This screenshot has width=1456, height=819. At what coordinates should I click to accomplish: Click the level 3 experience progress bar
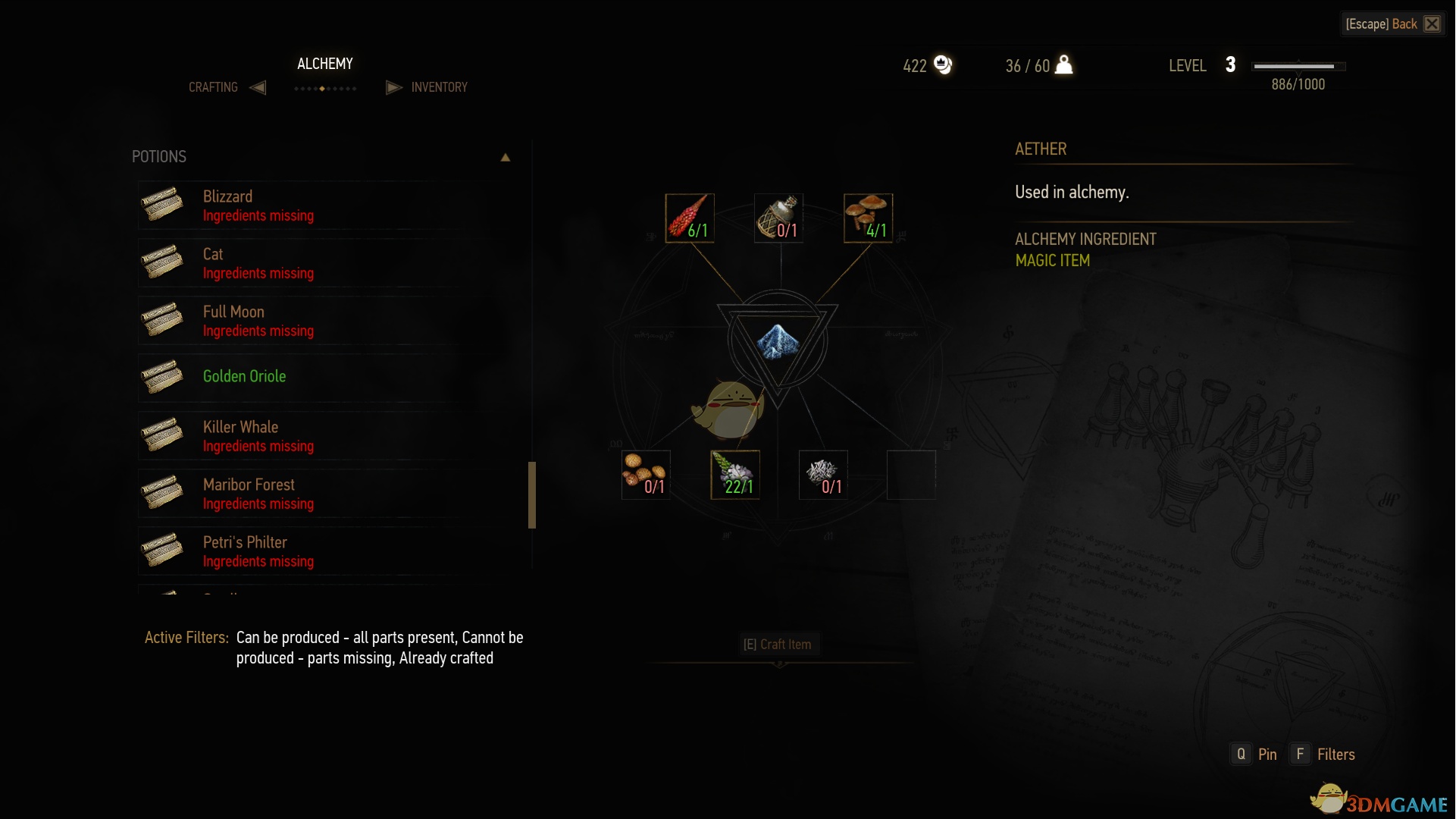click(1298, 66)
